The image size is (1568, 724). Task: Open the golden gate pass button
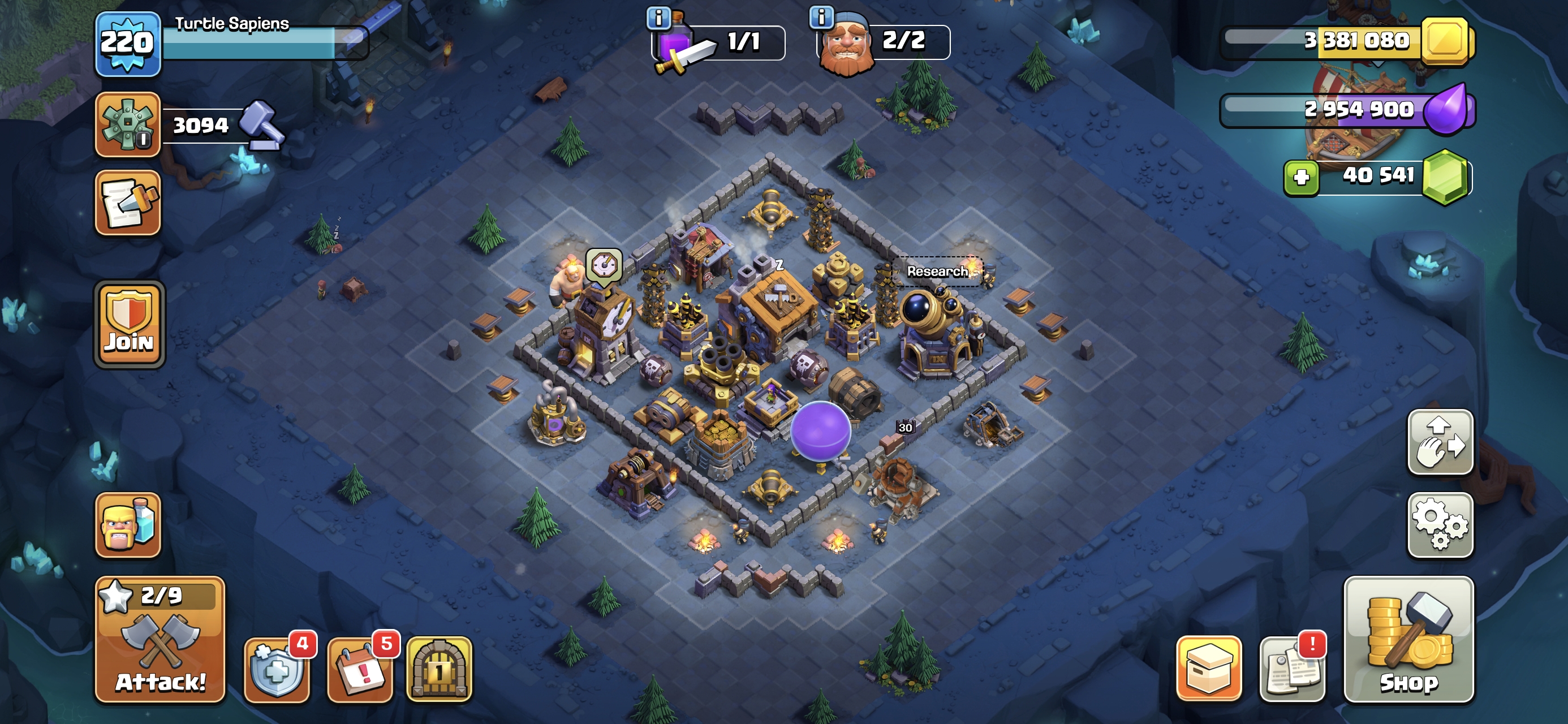(439, 670)
